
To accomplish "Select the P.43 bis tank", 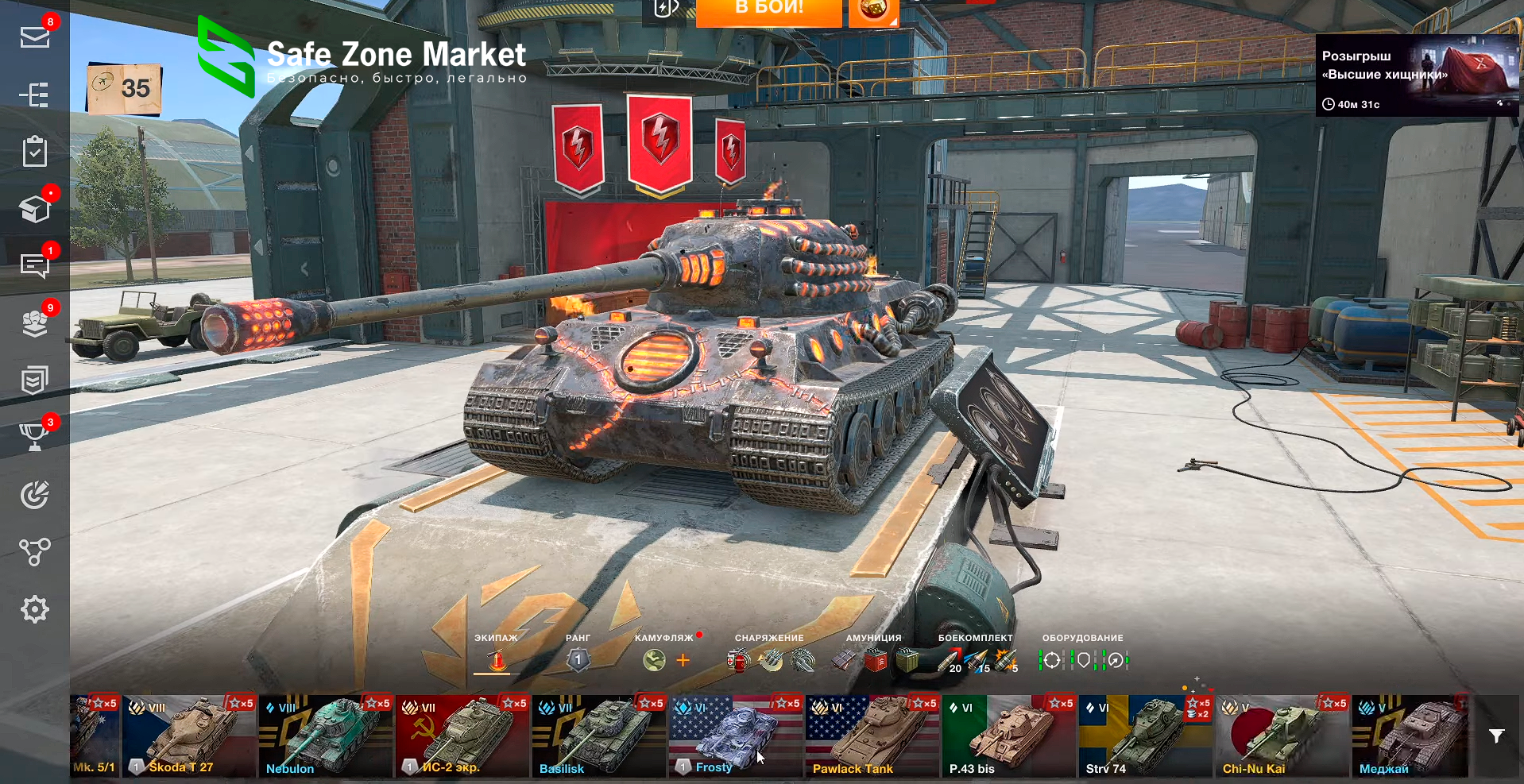I will [x=1009, y=736].
